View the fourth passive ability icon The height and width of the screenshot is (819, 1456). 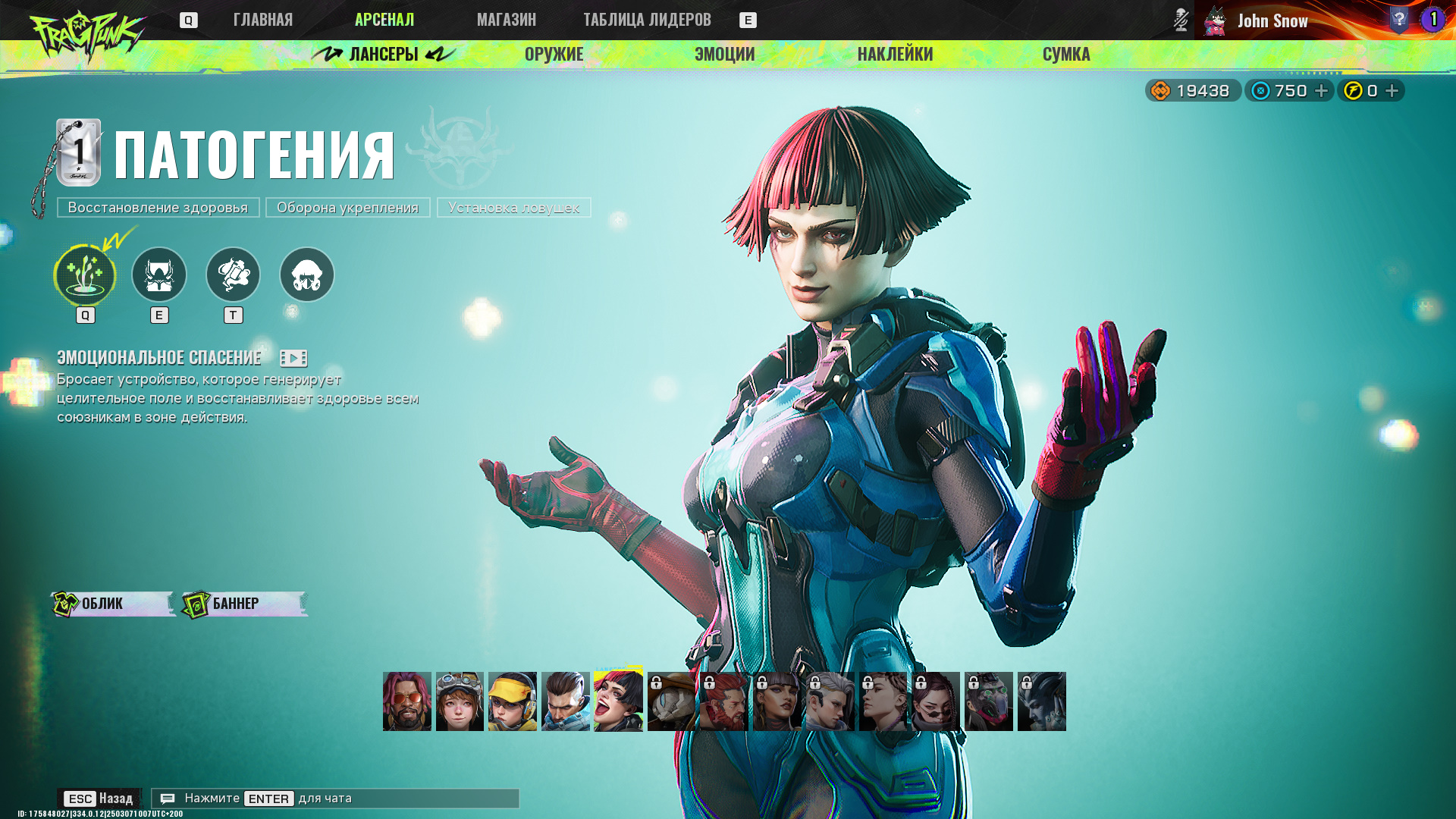click(x=307, y=275)
